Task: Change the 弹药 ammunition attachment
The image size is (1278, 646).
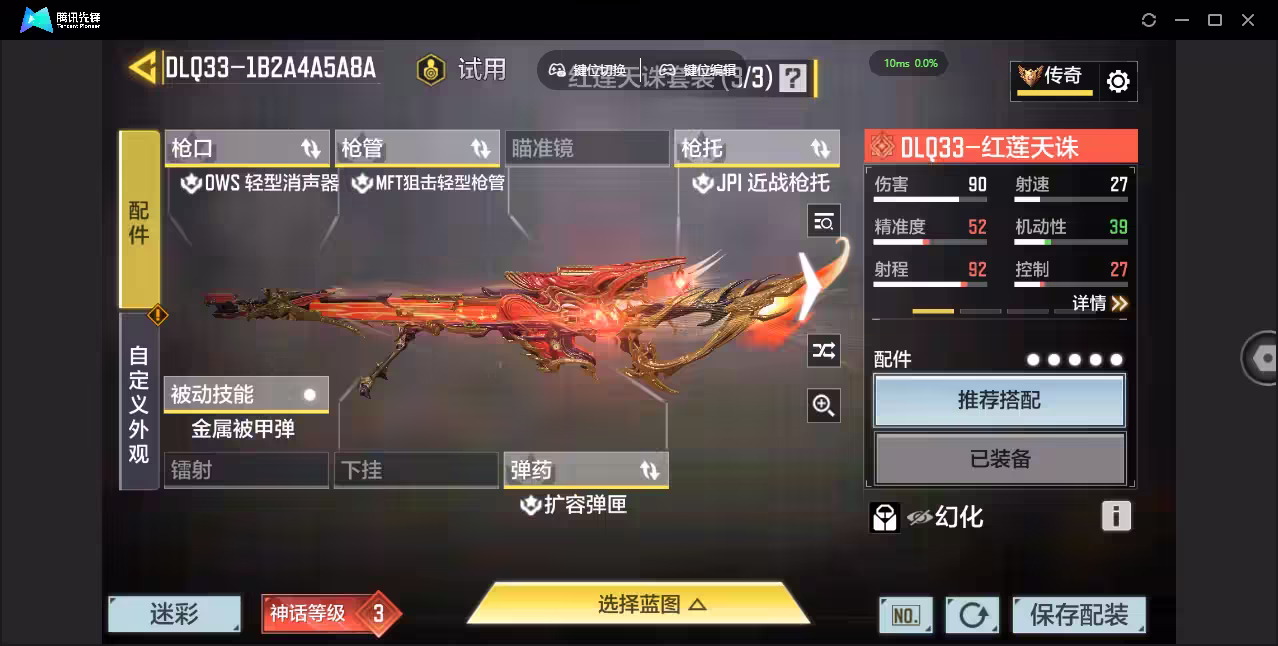Action: click(x=586, y=470)
